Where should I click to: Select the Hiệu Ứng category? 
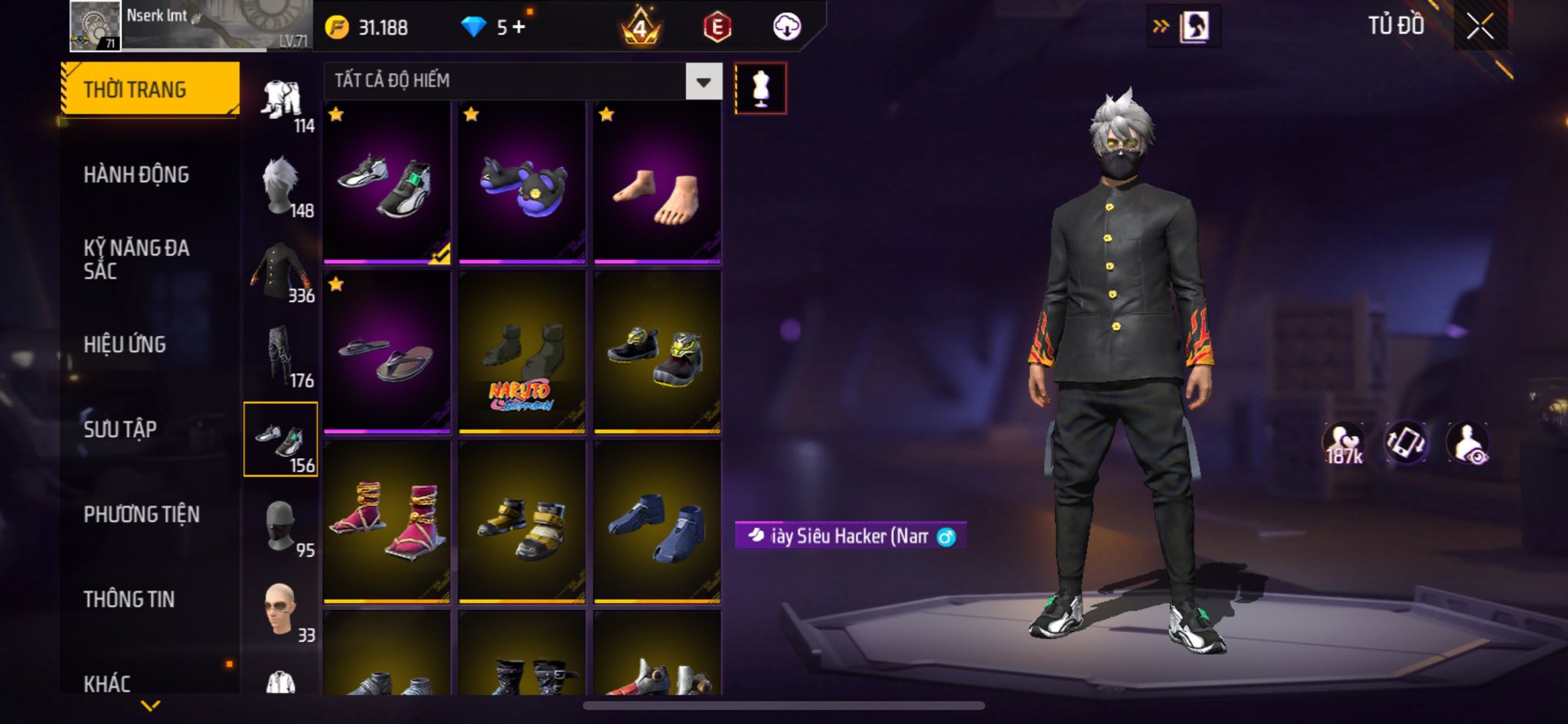pyautogui.click(x=125, y=344)
